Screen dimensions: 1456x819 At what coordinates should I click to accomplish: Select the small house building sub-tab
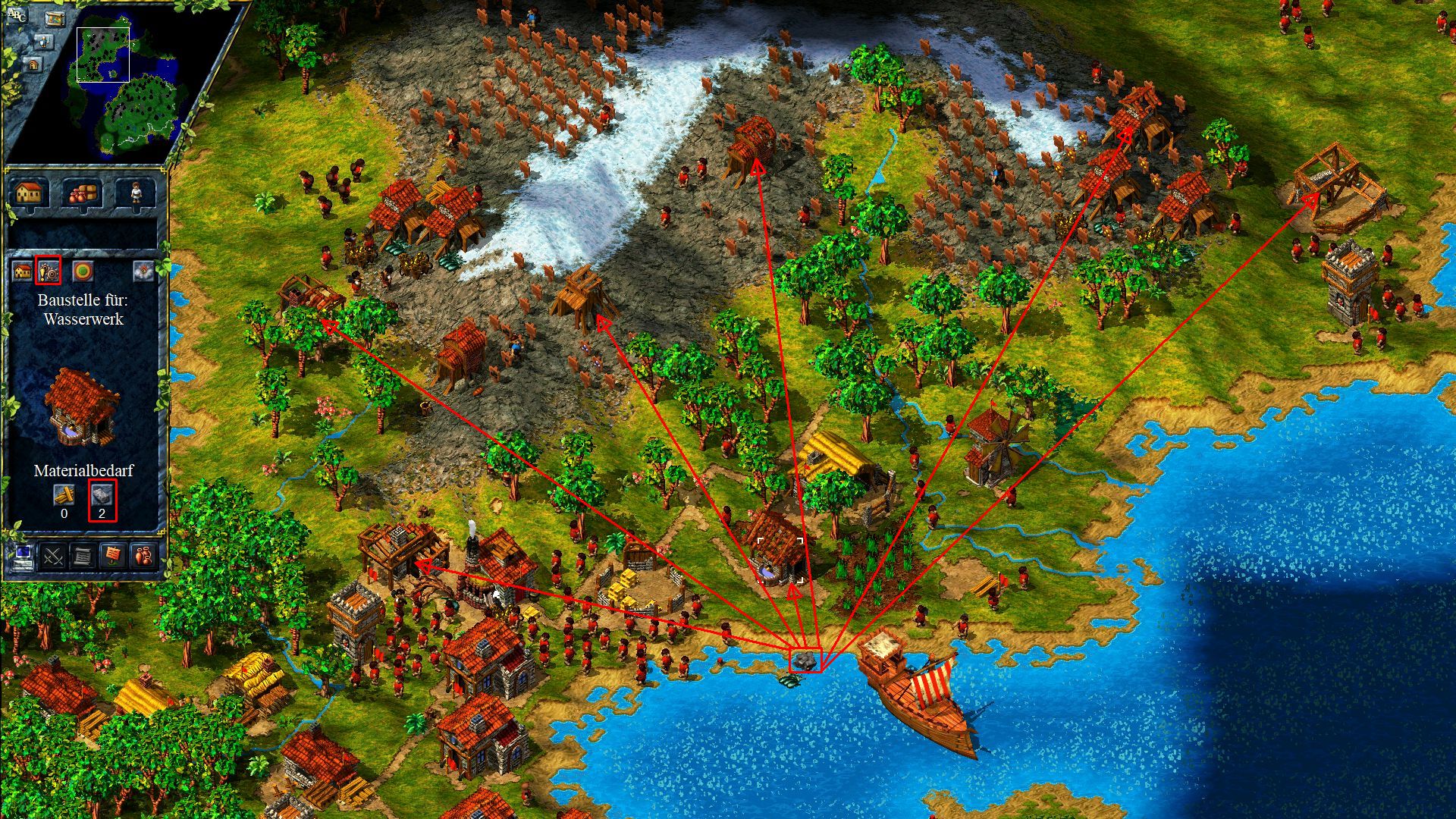tap(23, 271)
